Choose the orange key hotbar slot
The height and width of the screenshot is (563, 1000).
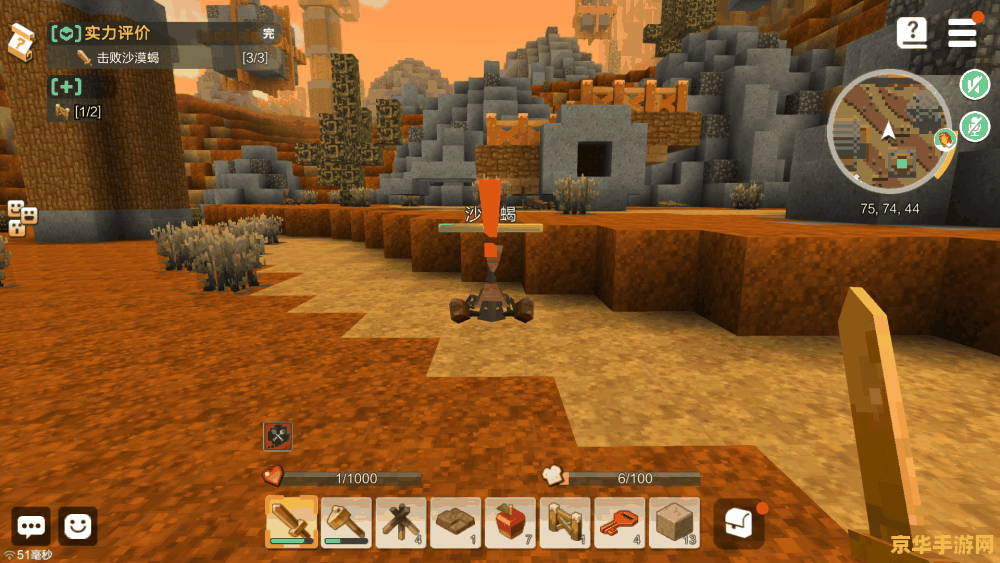pyautogui.click(x=619, y=522)
